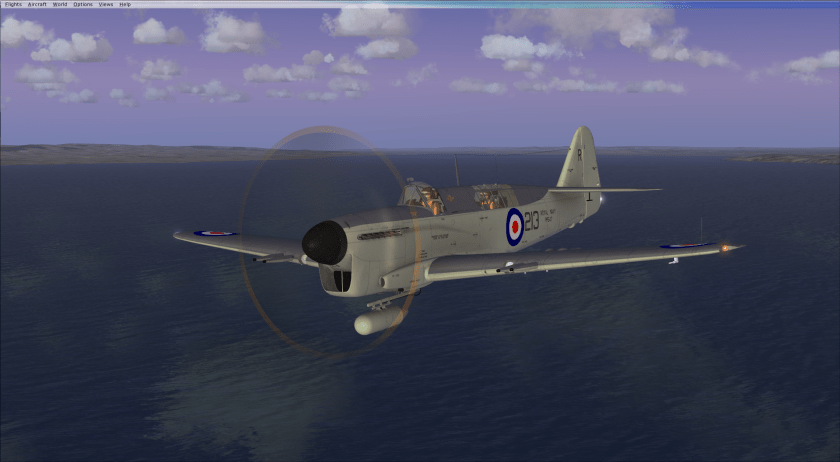This screenshot has height=462, width=840.
Task: Open the Flights menu
Action: 13,4
